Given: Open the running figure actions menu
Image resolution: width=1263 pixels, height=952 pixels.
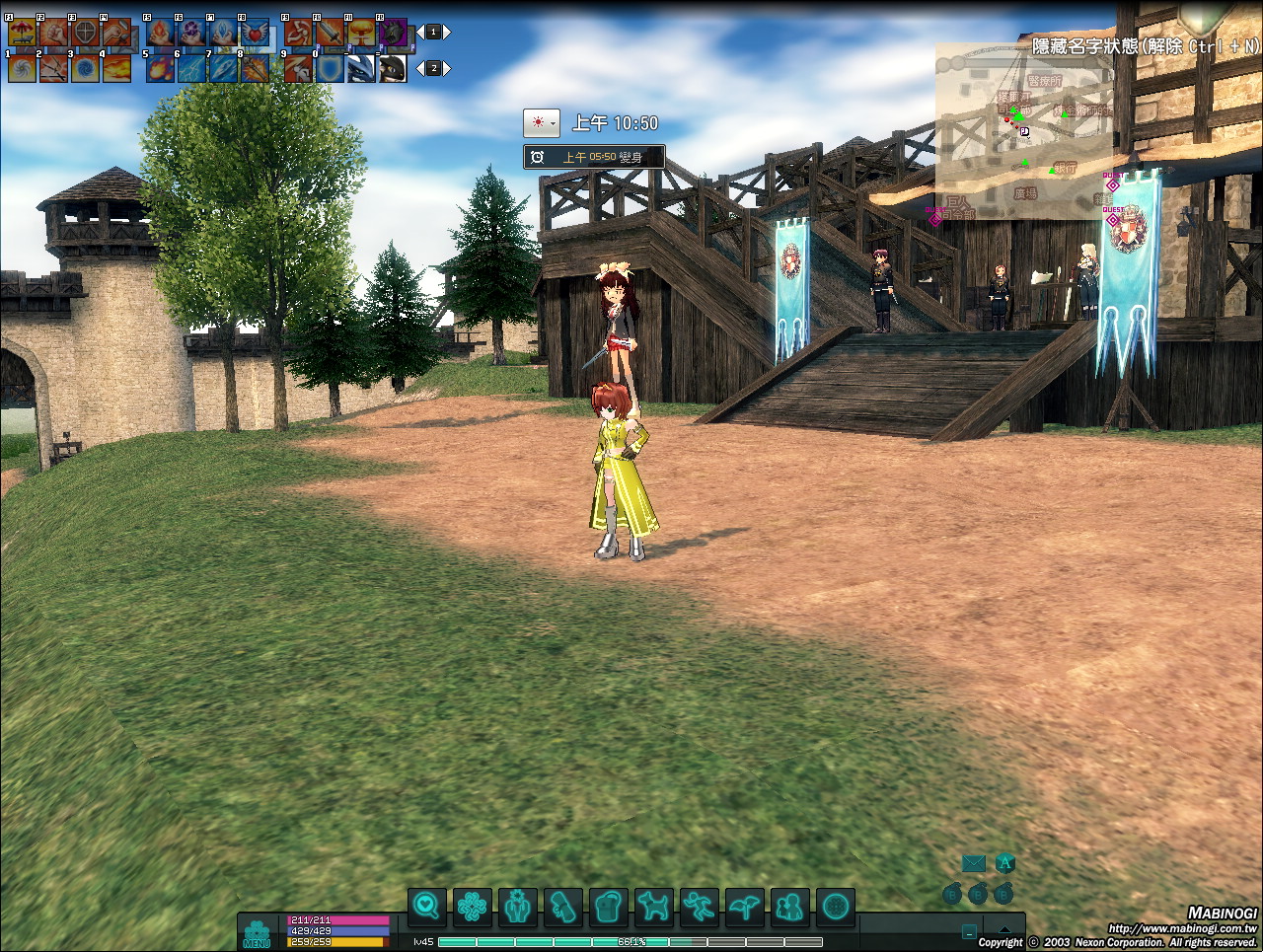Looking at the screenshot, I should pos(699,906).
